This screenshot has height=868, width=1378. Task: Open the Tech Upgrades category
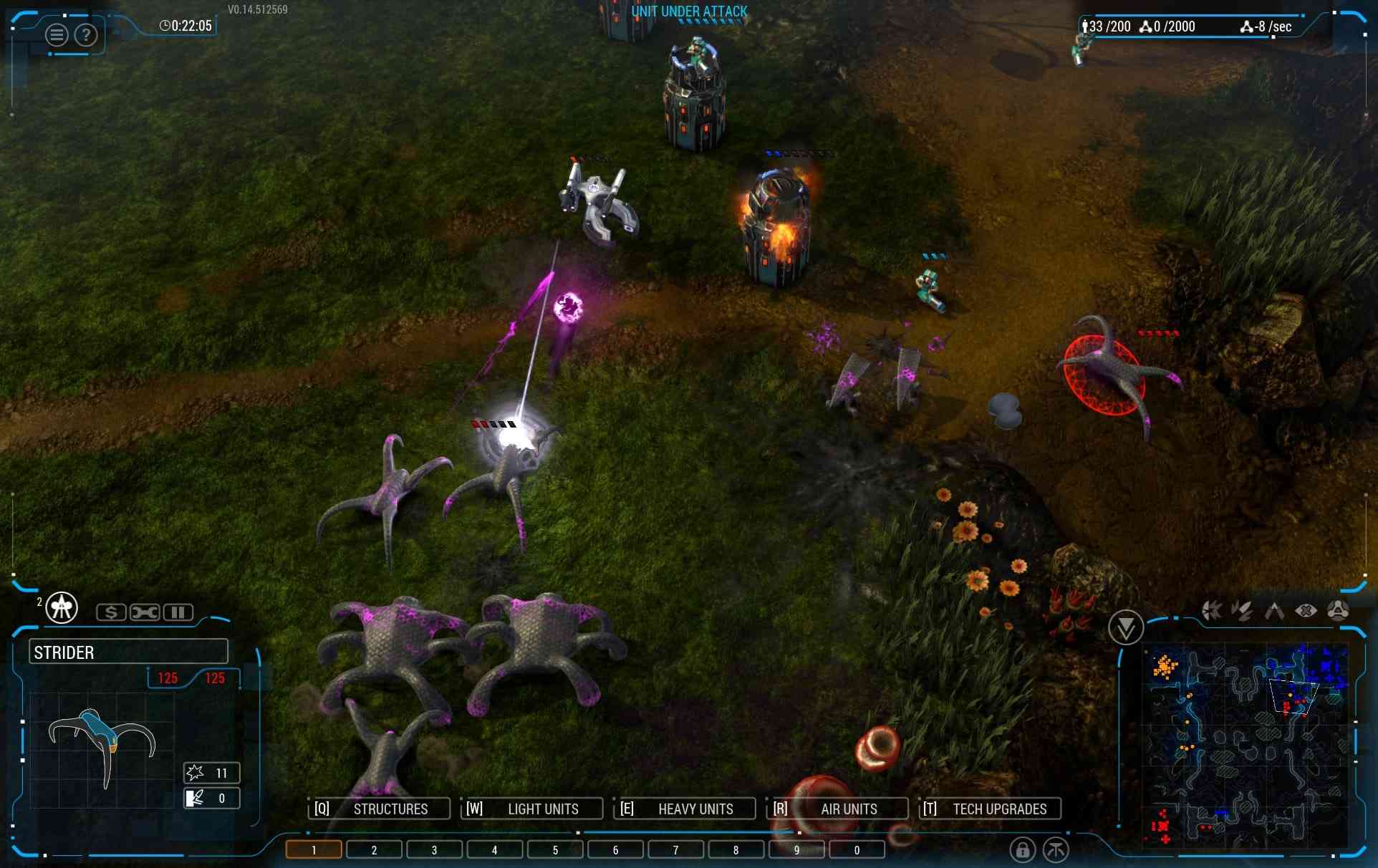(990, 809)
